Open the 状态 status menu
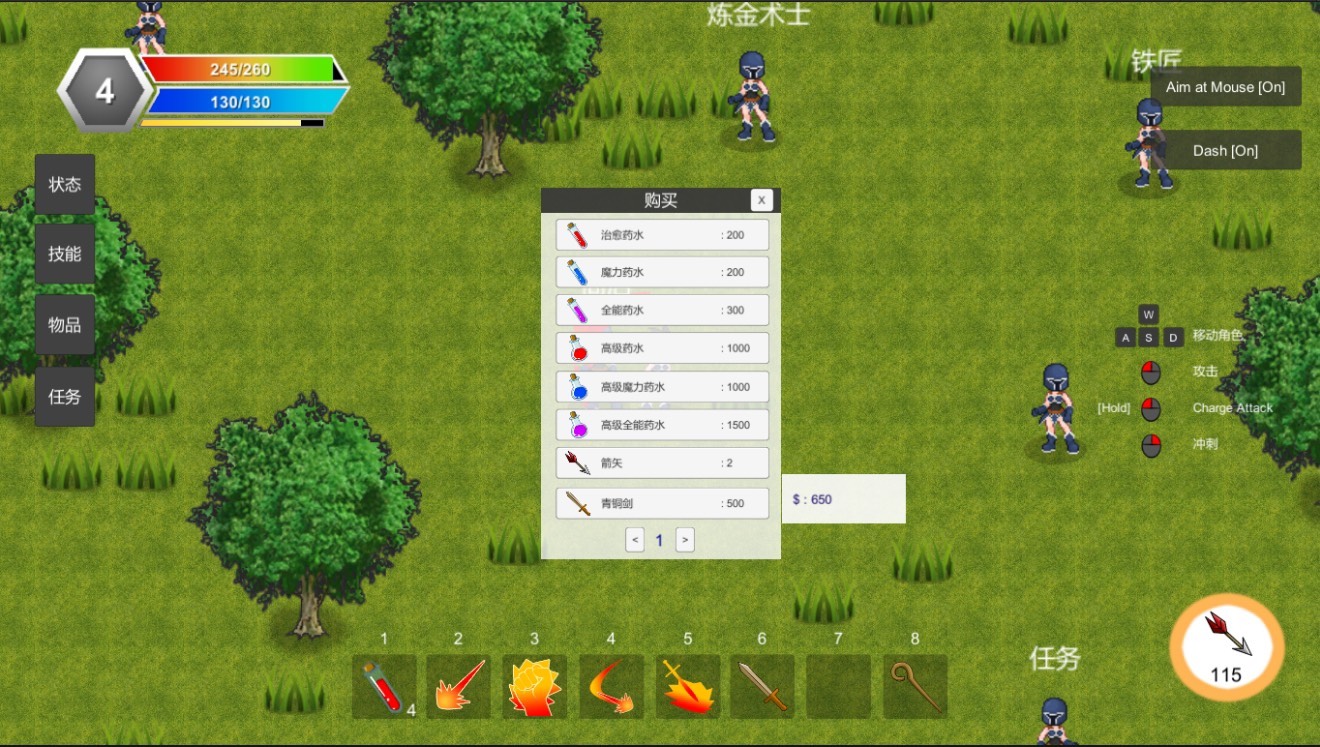Screen dimensions: 1320x747 pos(65,184)
